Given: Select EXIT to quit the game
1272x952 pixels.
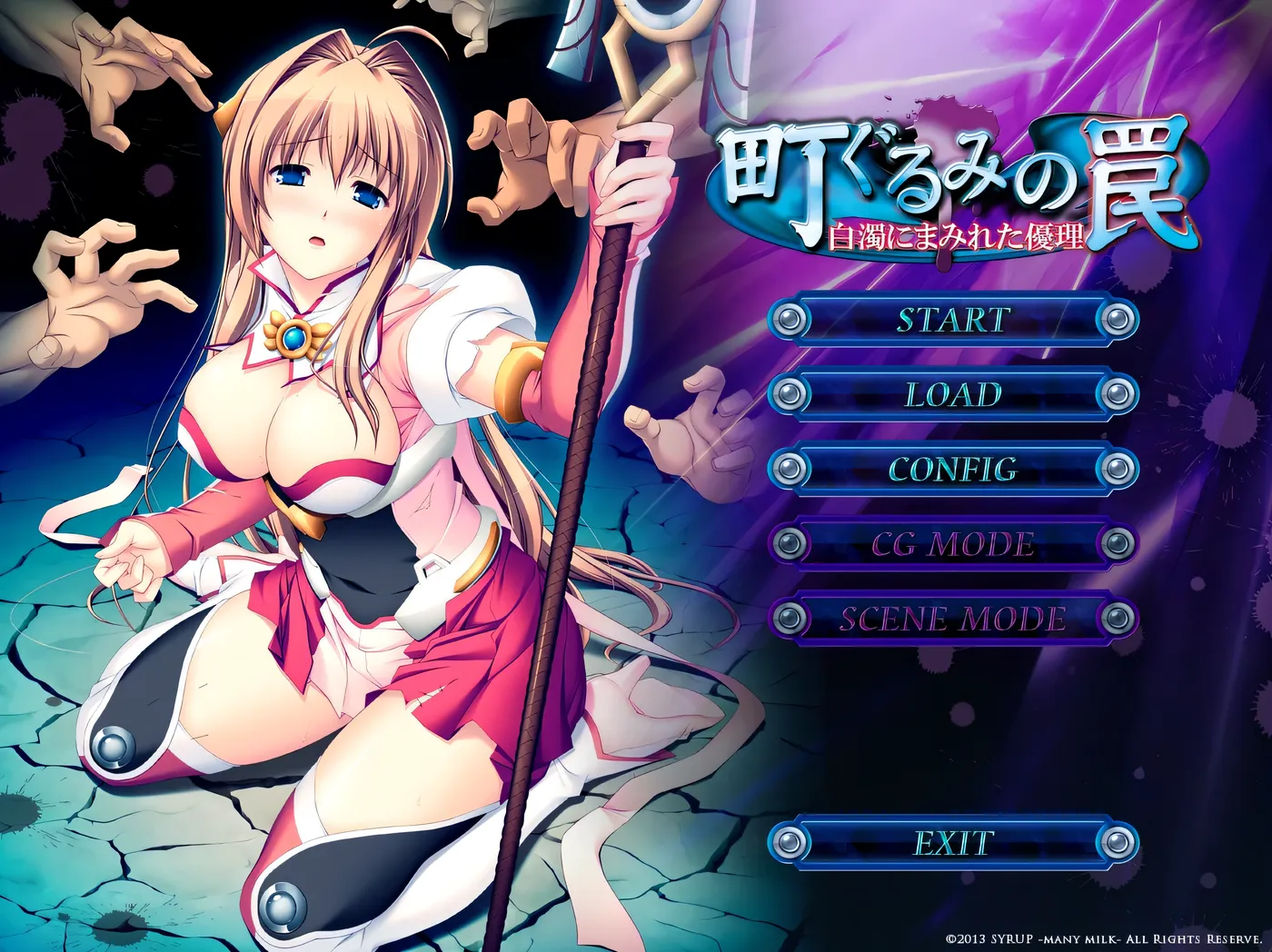Looking at the screenshot, I should click(950, 842).
